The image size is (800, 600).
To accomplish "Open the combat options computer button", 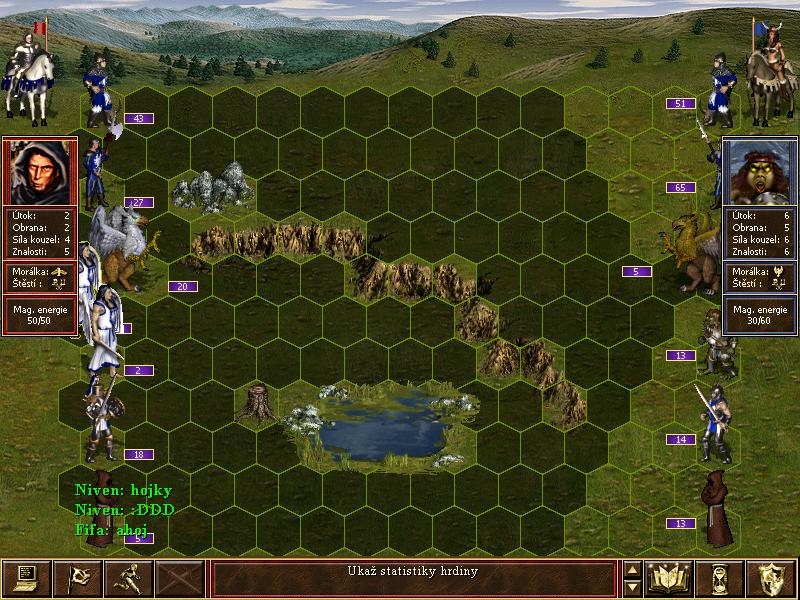I will (26, 578).
